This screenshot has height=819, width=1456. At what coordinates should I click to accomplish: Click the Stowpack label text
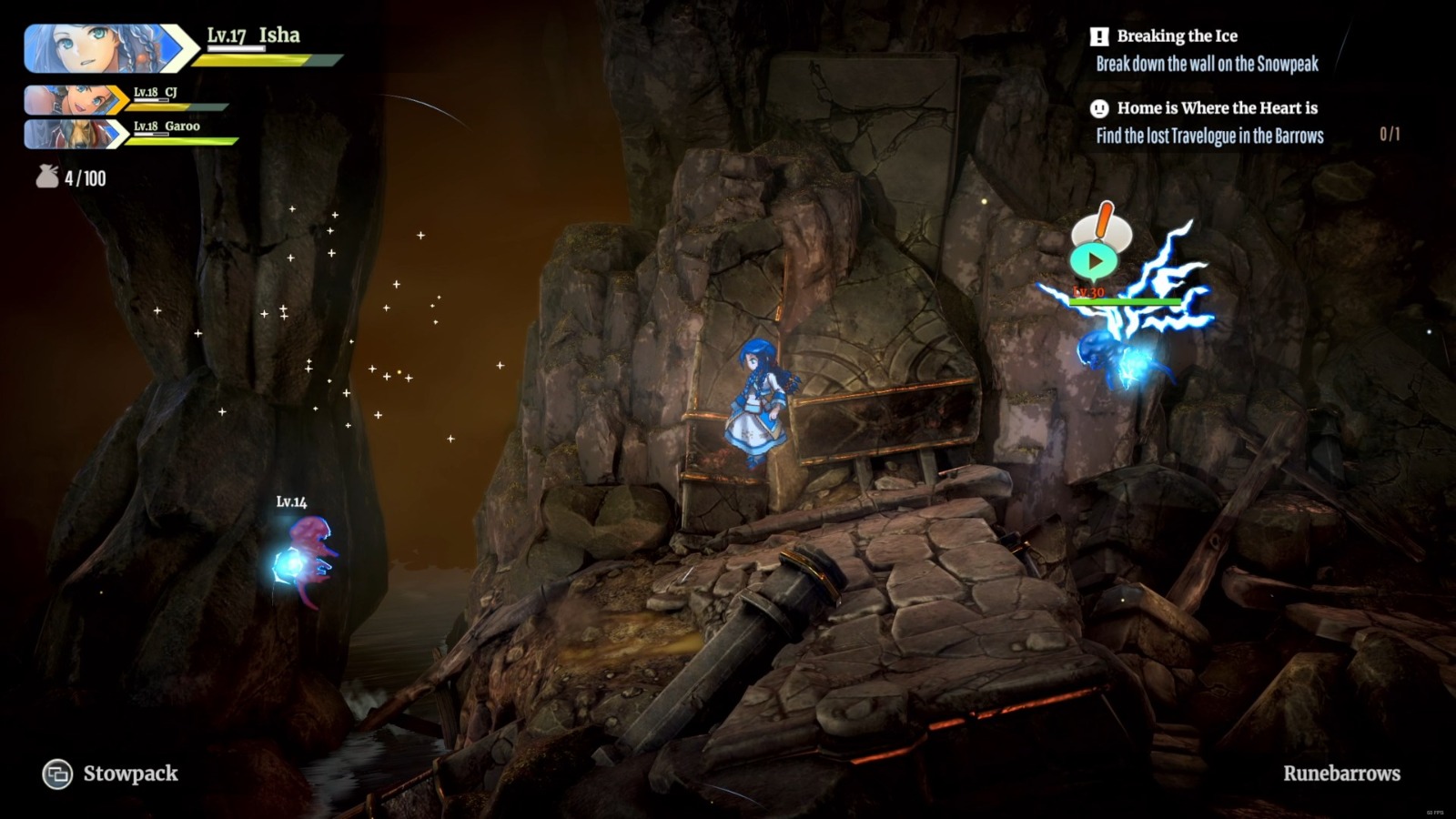(130, 774)
